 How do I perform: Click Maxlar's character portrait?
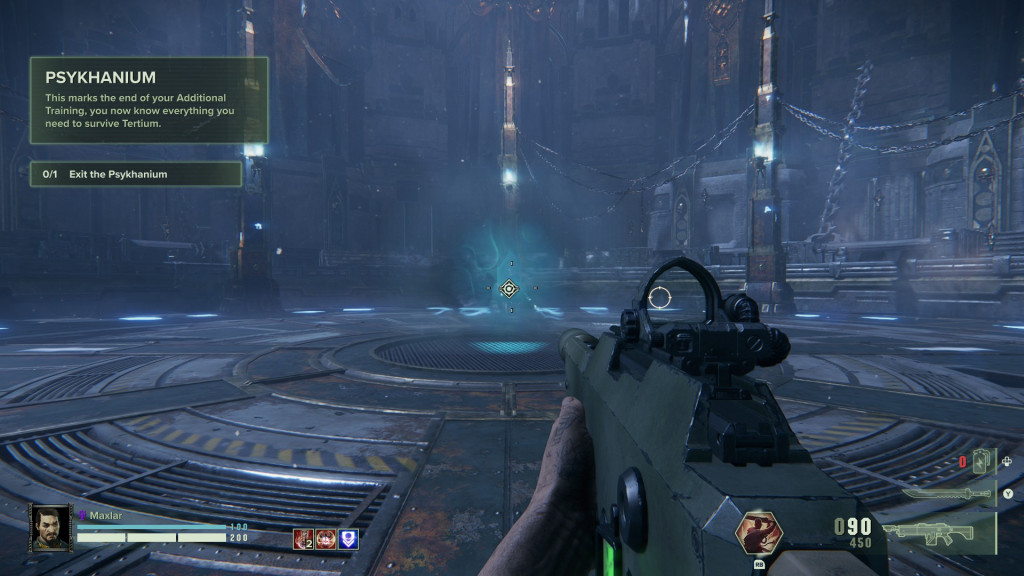click(x=50, y=527)
